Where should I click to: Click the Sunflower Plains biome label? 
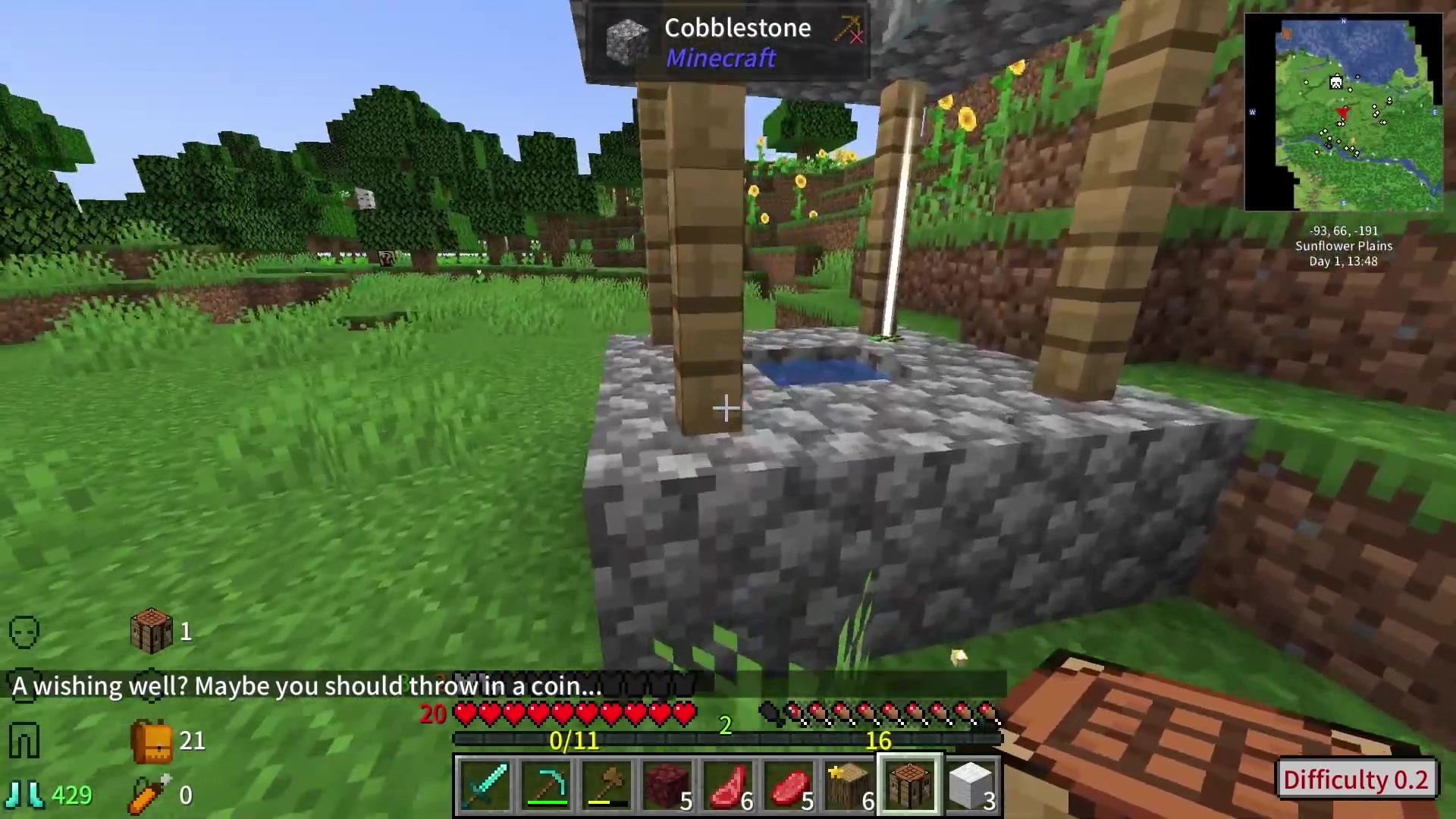(x=1343, y=246)
